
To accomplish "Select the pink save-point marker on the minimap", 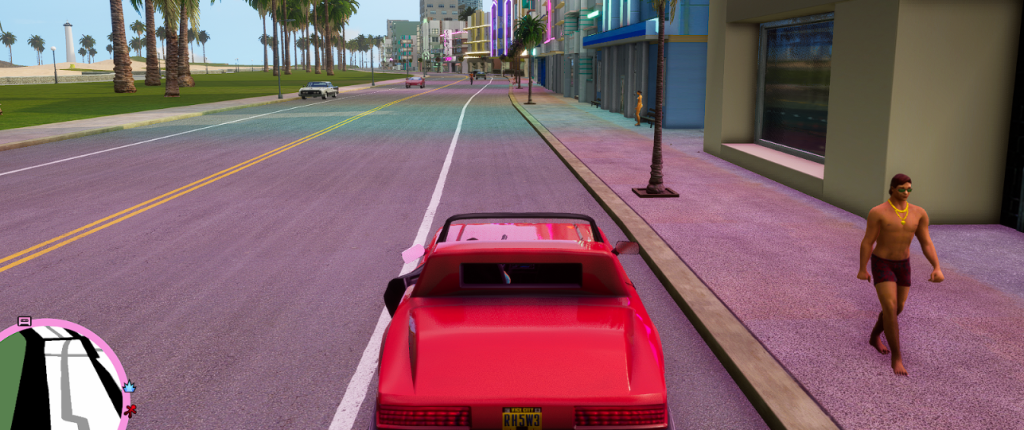I will [x=25, y=321].
